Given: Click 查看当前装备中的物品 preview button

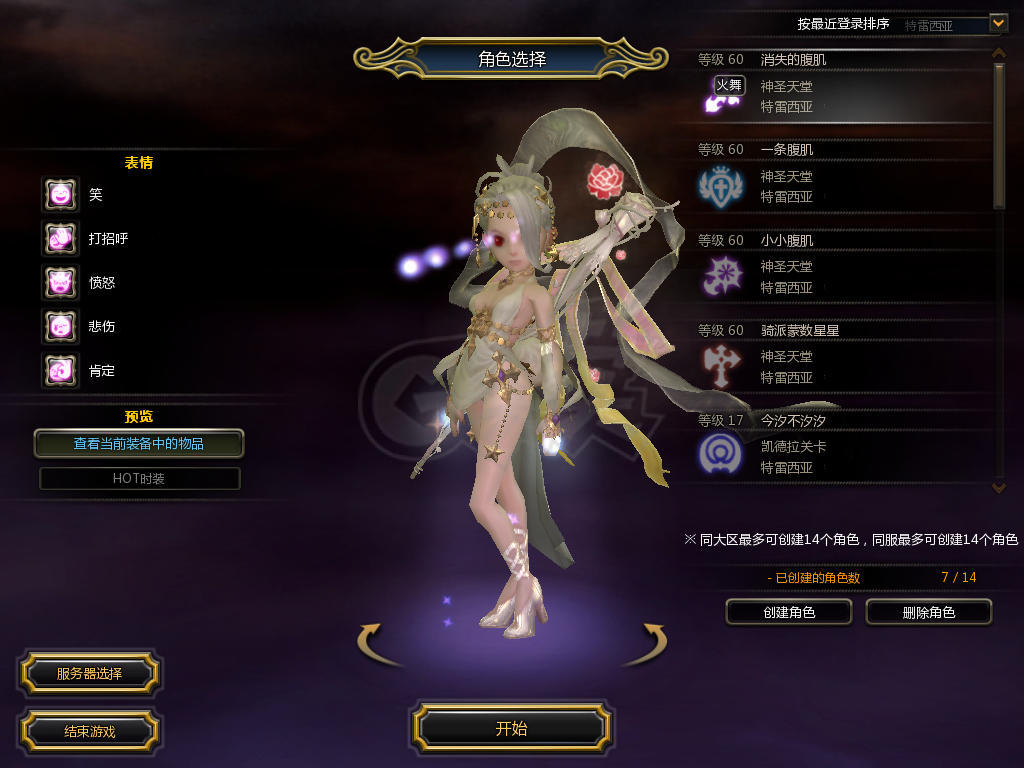Looking at the screenshot, I should point(139,443).
